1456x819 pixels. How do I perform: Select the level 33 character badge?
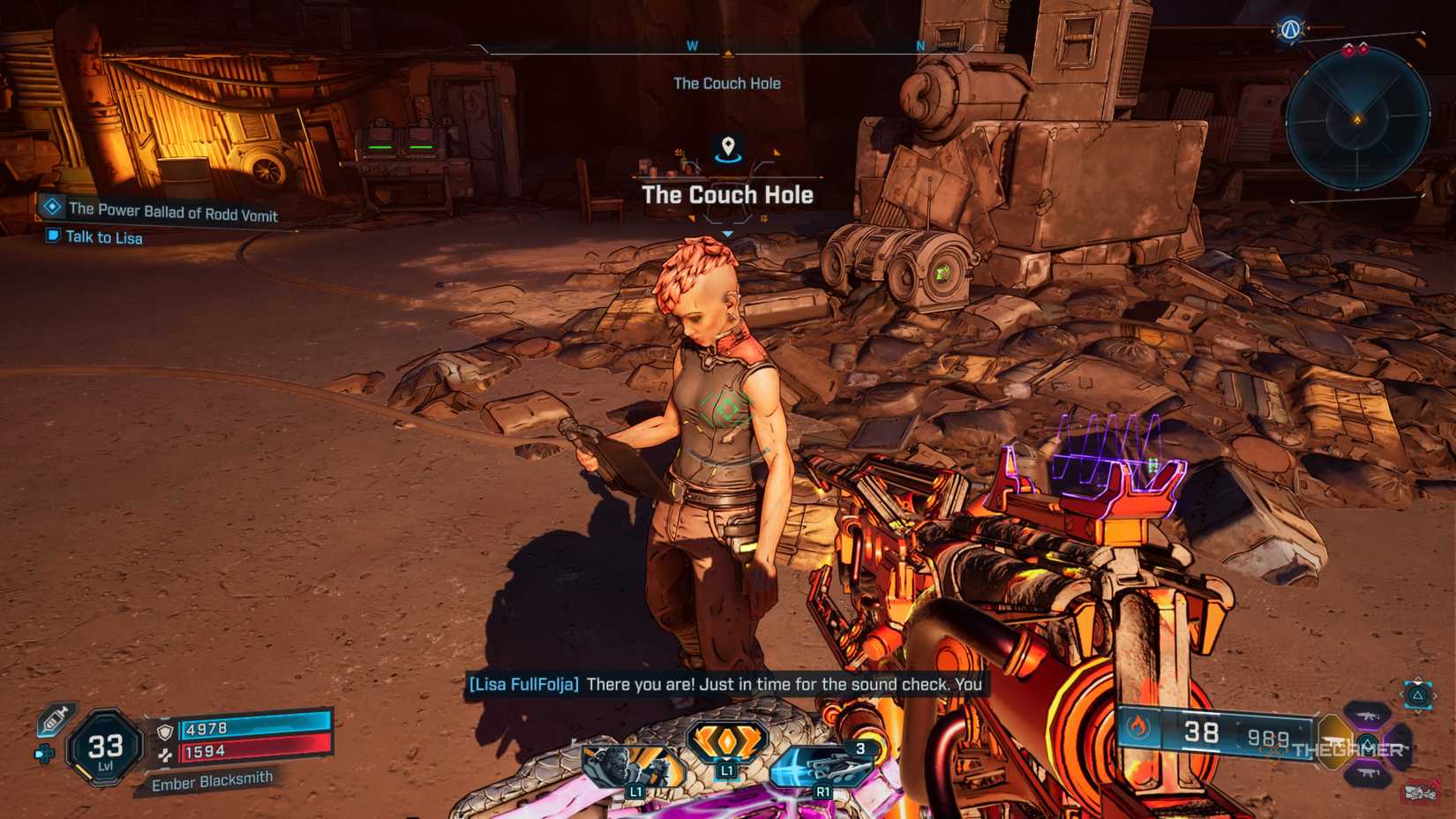(106, 748)
